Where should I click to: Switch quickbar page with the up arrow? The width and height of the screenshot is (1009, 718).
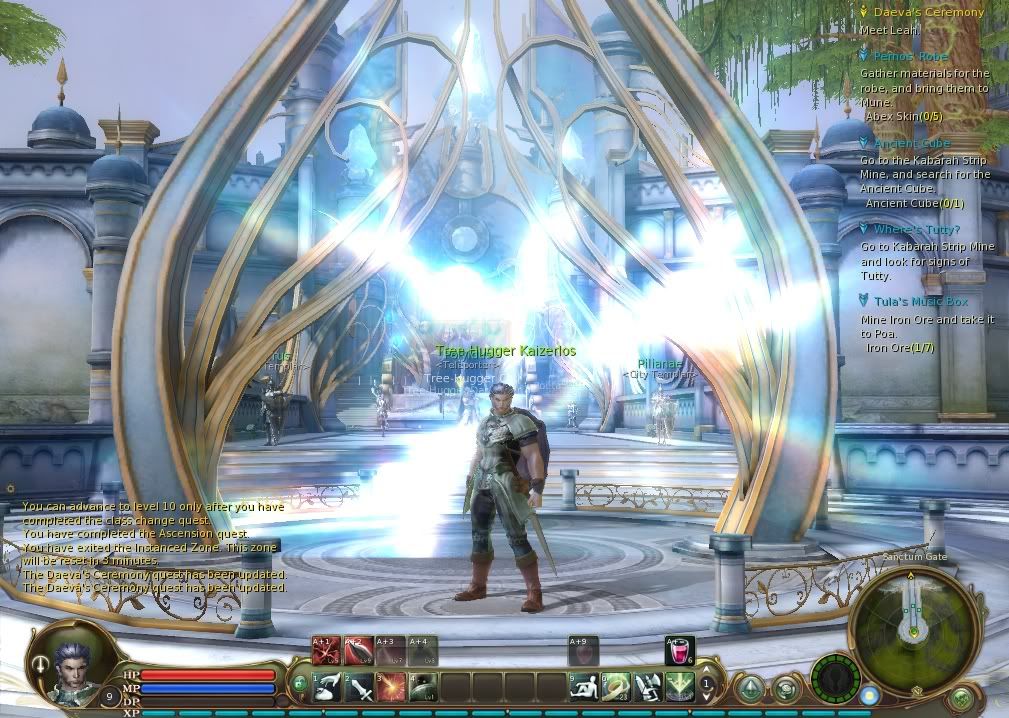point(708,672)
